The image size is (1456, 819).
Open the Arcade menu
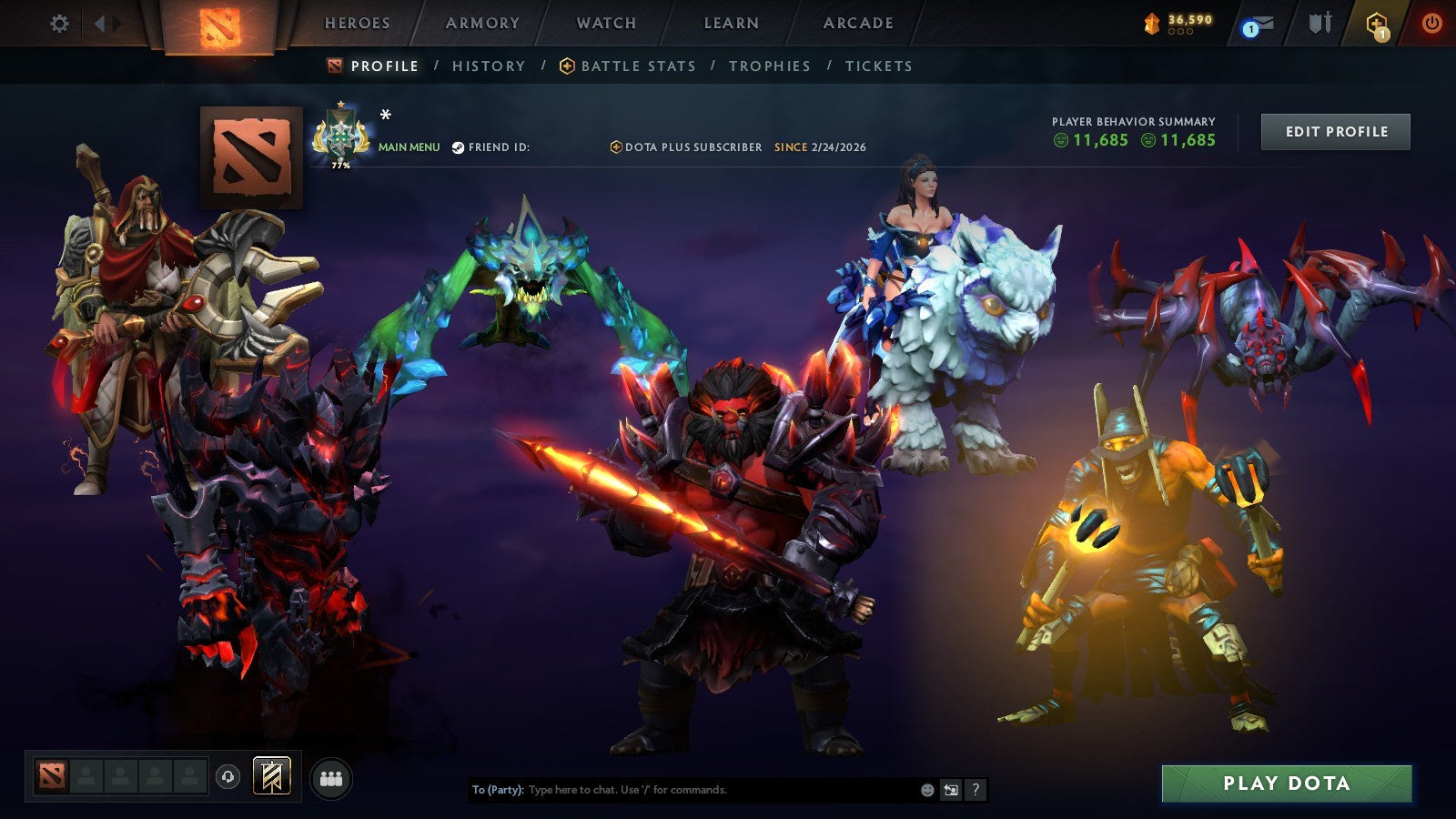tap(857, 24)
